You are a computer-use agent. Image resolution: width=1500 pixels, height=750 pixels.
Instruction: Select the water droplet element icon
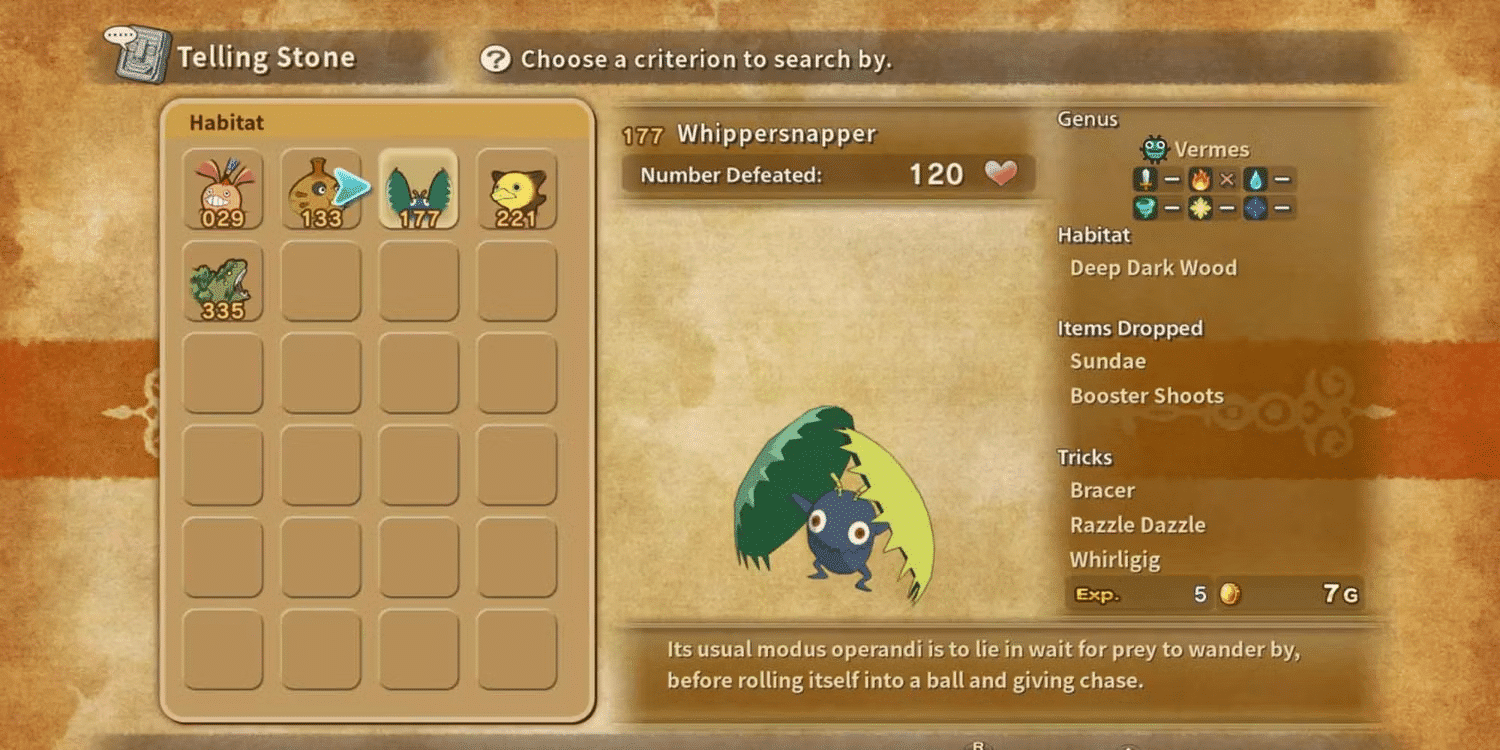click(x=1255, y=180)
